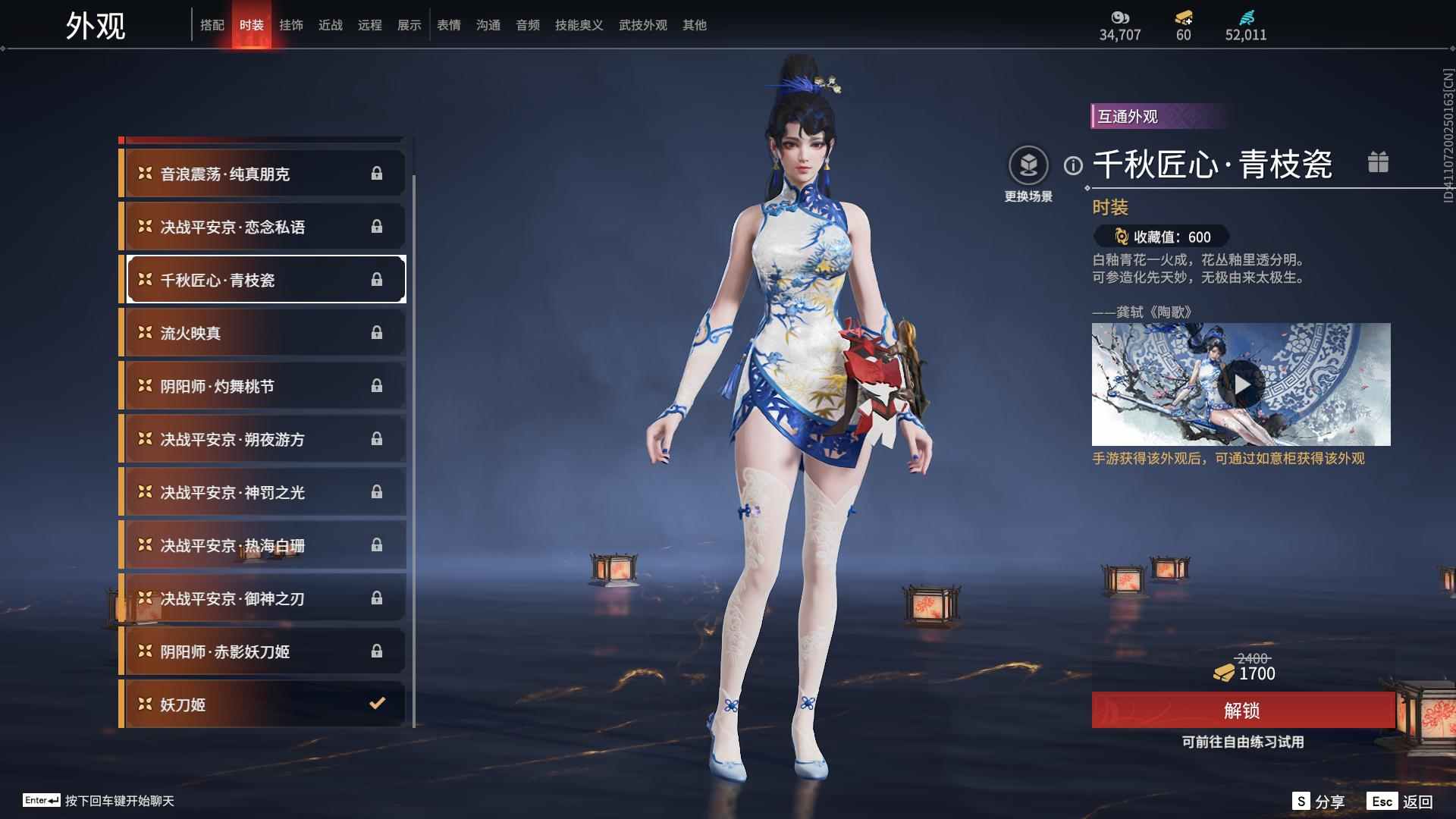1456x819 pixels.
Task: Click the lock icon on 流火映真
Action: coord(377,332)
